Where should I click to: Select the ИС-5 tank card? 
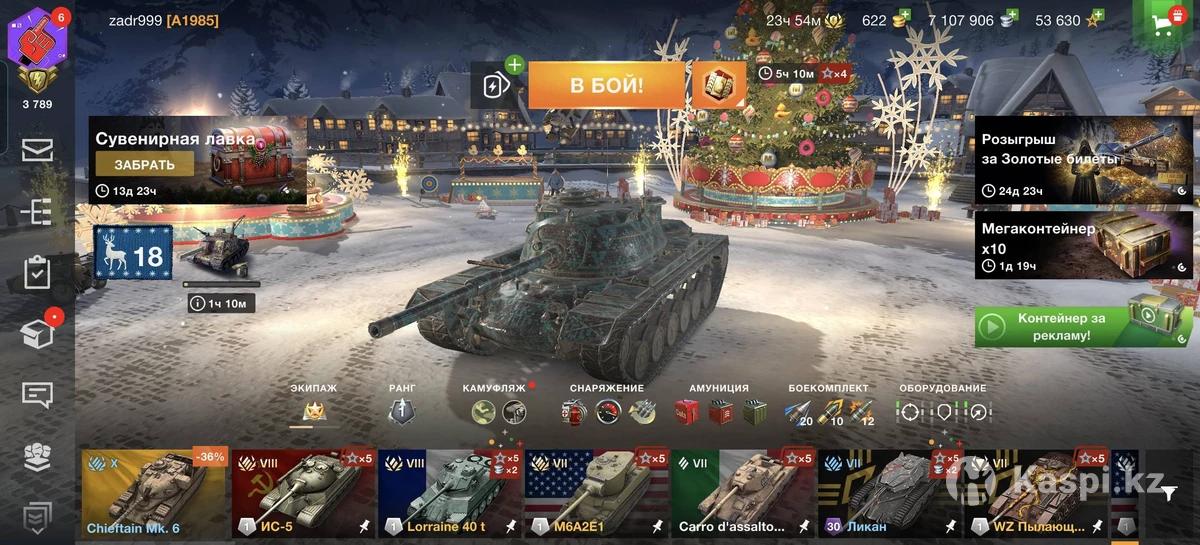click(303, 493)
